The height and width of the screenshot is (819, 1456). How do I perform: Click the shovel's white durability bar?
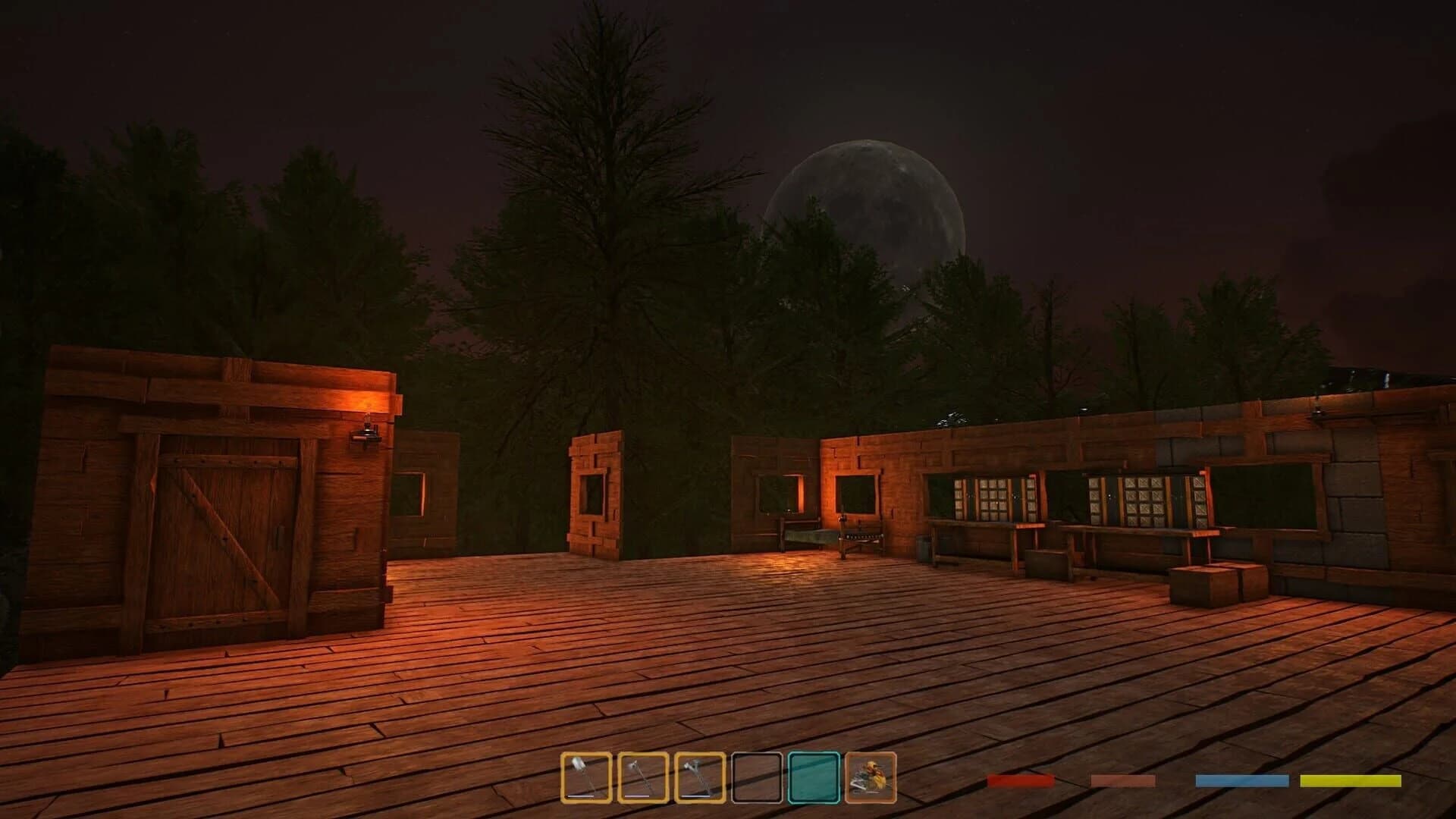coord(582,796)
